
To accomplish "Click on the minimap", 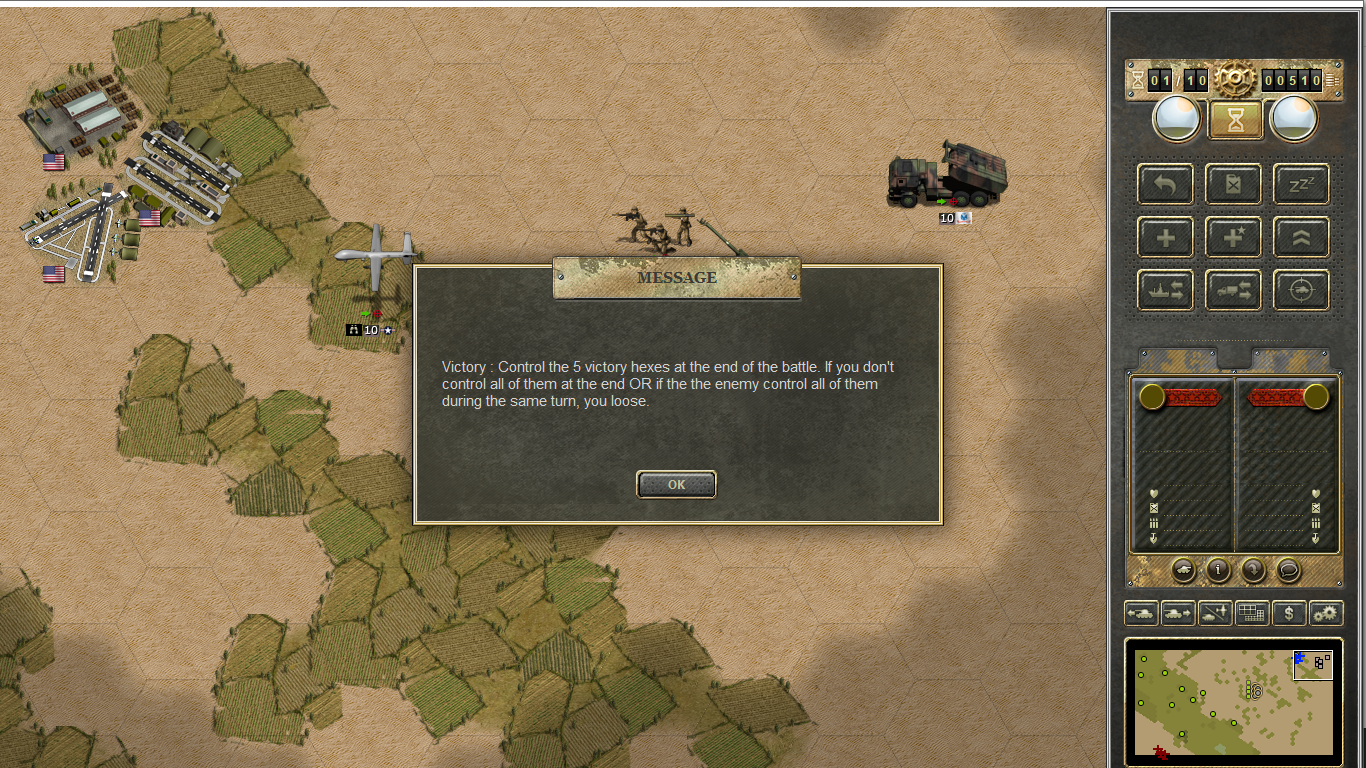I will click(x=1233, y=700).
